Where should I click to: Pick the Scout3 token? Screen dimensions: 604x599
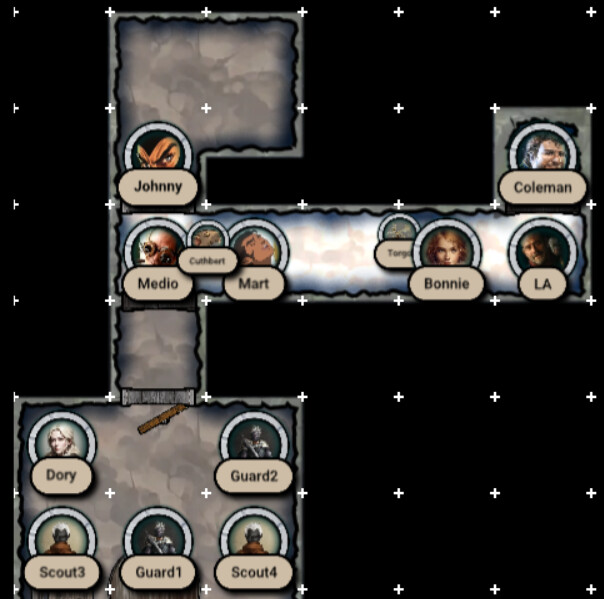click(61, 541)
